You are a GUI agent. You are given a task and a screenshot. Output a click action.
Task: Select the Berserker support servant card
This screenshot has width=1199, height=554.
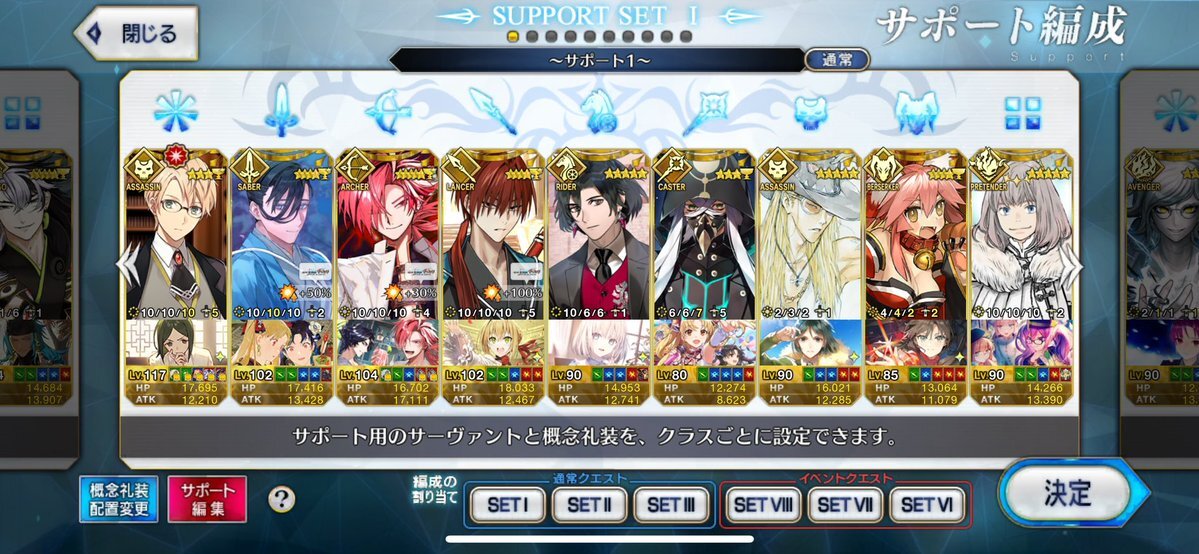[915, 240]
